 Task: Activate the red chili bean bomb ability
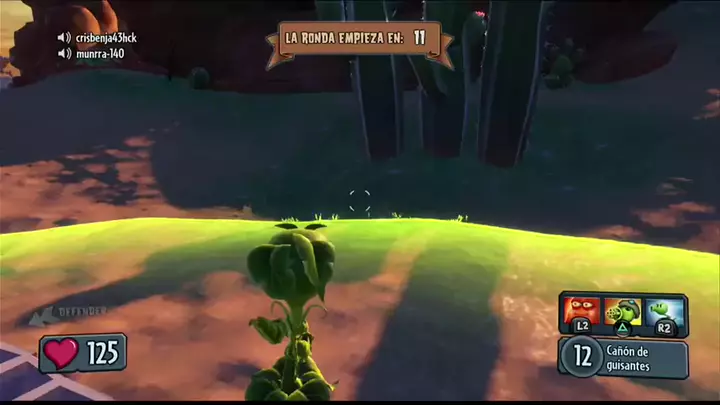click(582, 310)
